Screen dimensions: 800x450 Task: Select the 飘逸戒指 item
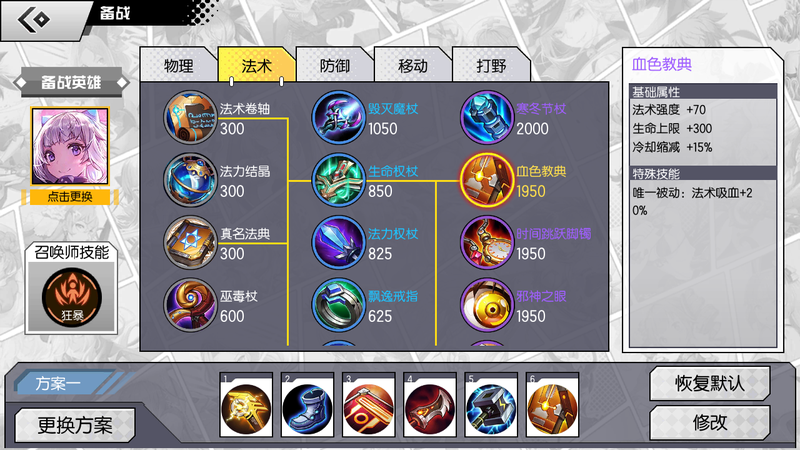coord(340,305)
